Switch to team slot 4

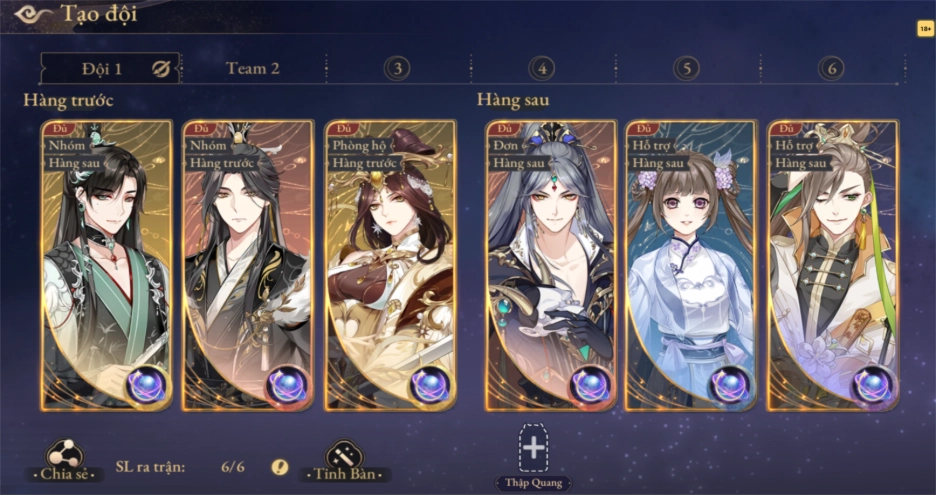coord(542,68)
